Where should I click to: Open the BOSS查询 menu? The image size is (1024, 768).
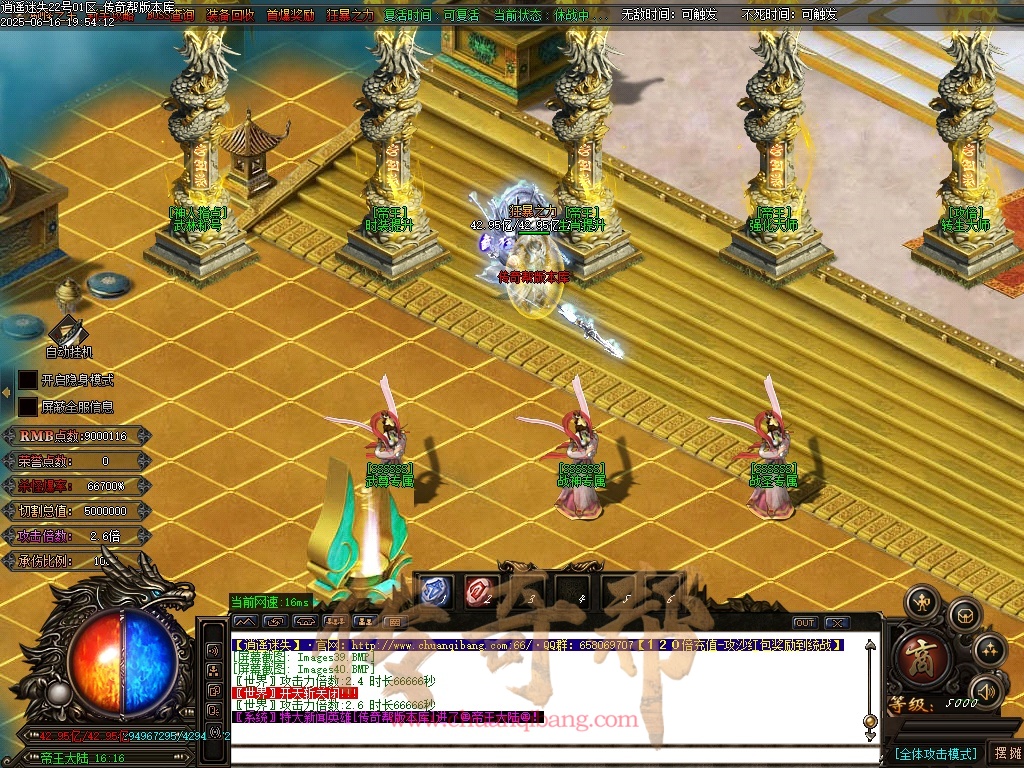click(170, 15)
